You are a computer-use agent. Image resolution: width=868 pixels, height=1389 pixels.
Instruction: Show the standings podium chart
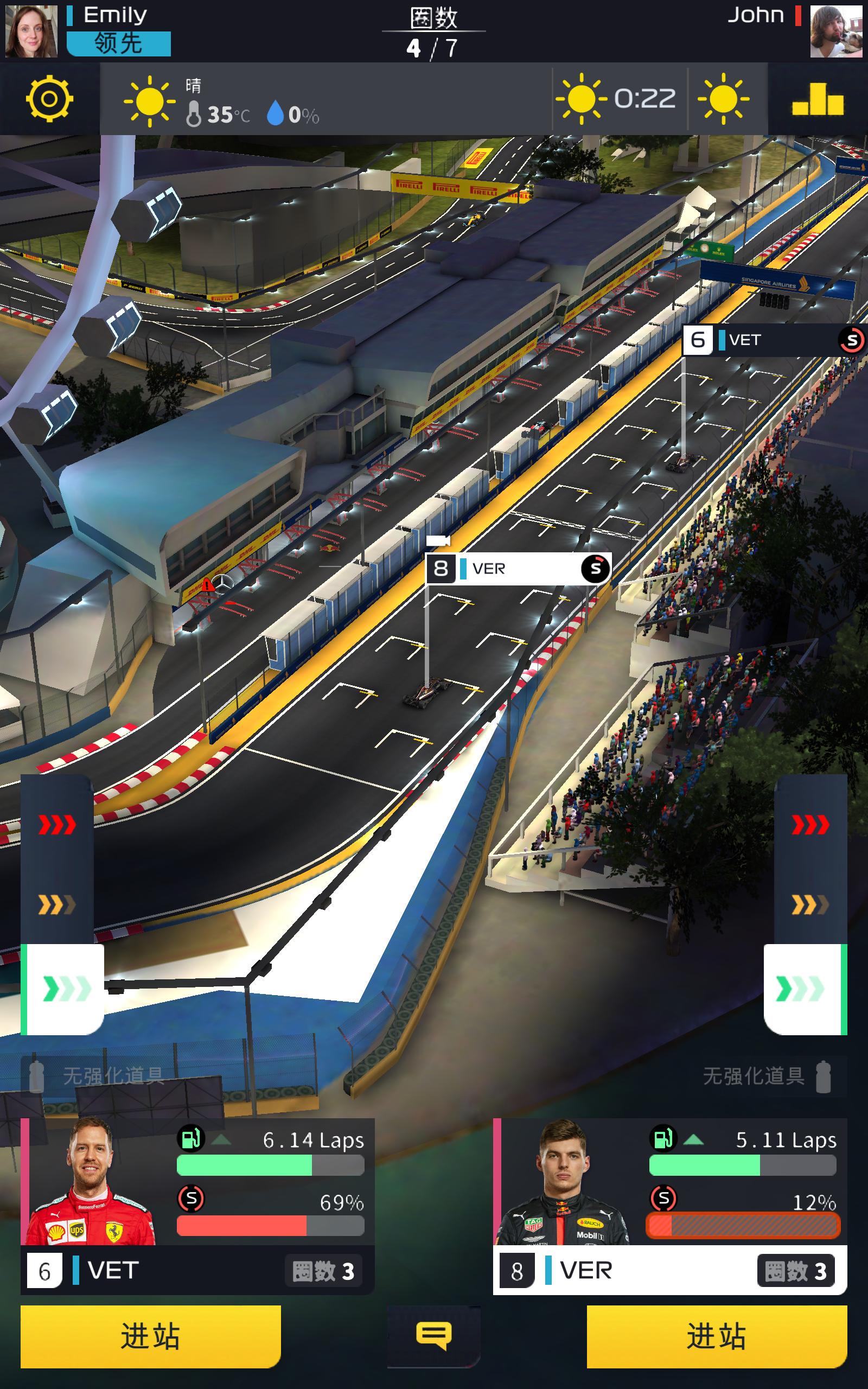pos(818,99)
